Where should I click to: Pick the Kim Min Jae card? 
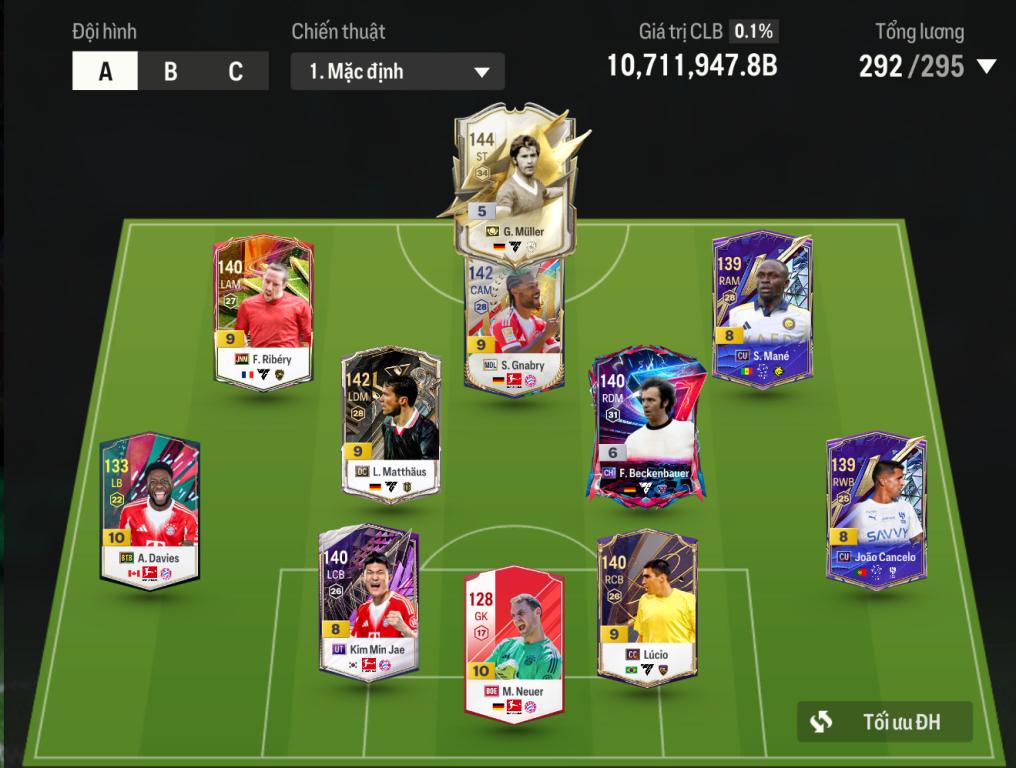tap(368, 600)
